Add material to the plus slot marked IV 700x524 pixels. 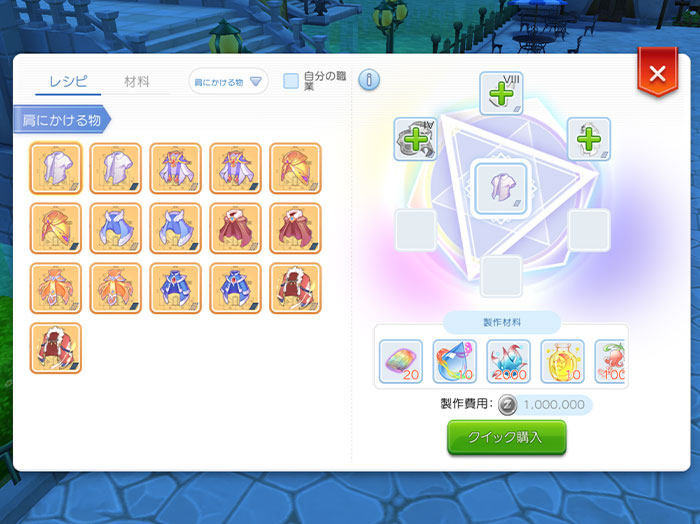click(x=413, y=139)
